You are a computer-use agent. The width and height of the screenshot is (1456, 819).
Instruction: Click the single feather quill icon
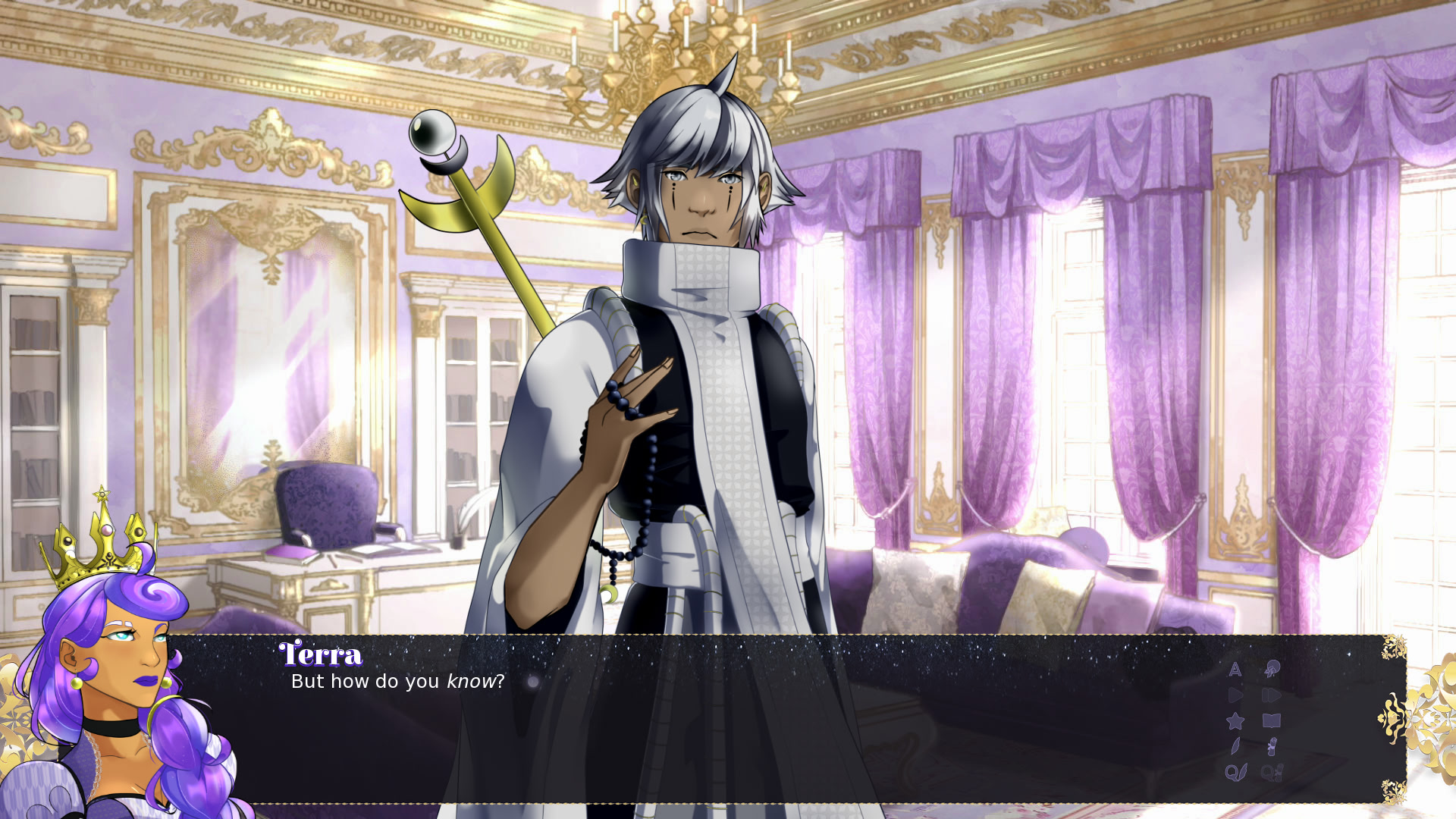click(x=1235, y=746)
